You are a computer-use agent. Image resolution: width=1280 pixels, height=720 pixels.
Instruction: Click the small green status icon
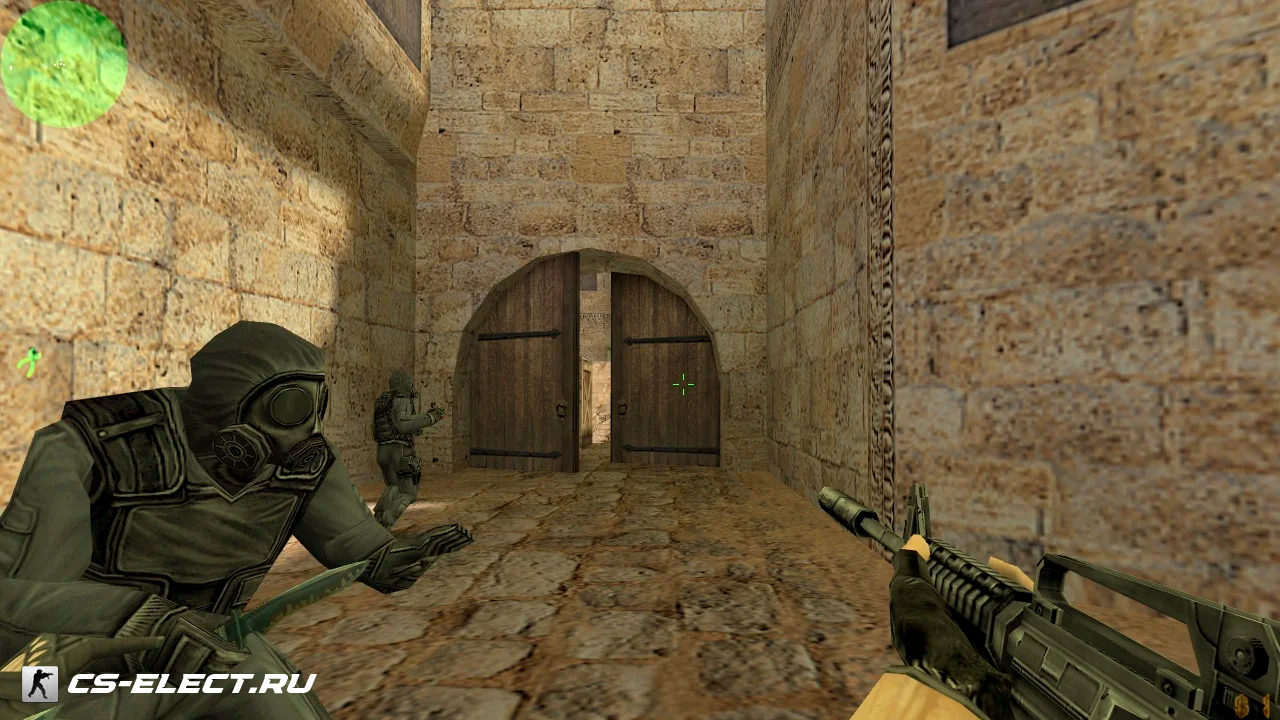30,361
